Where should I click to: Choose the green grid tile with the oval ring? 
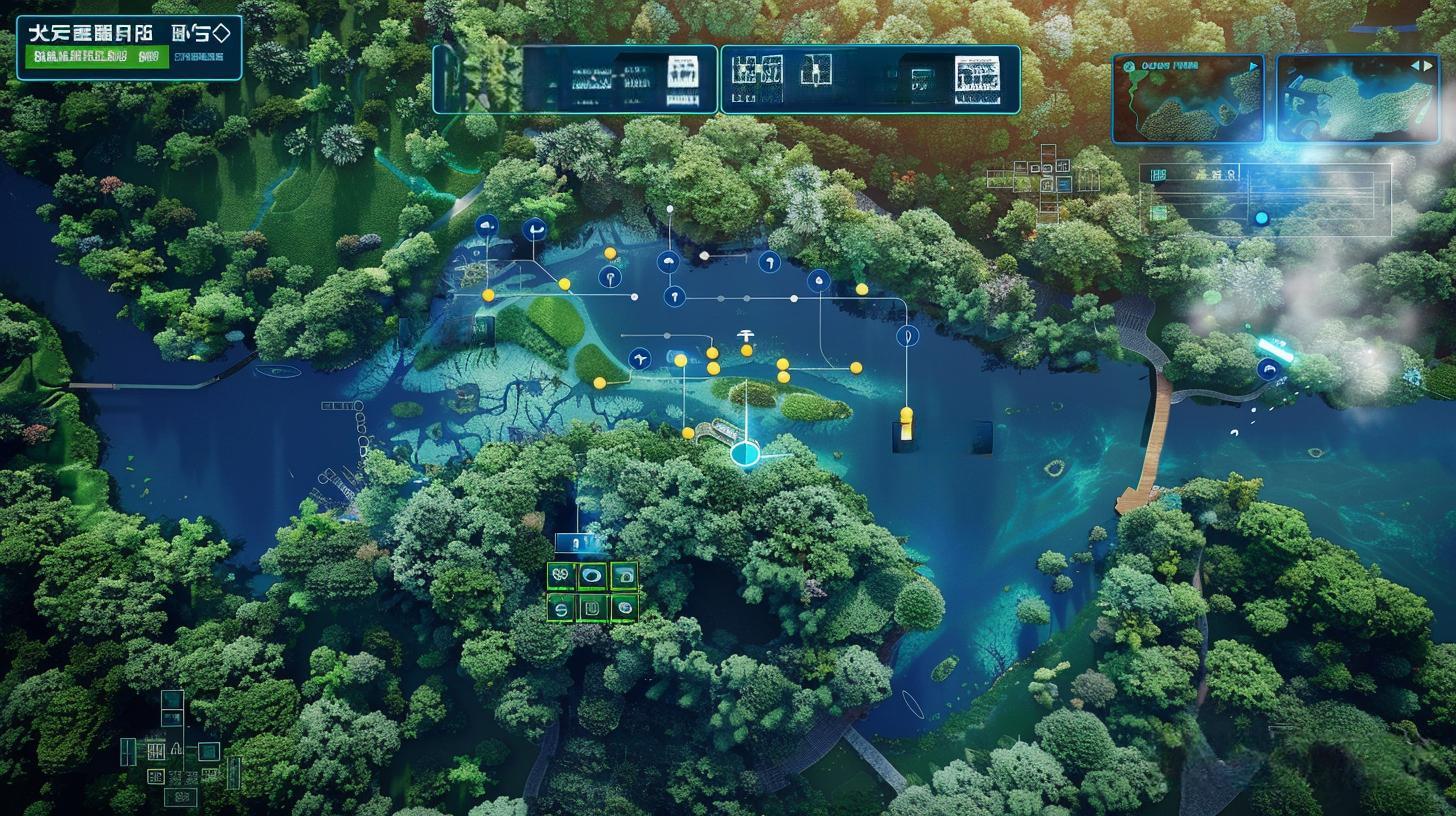(592, 575)
